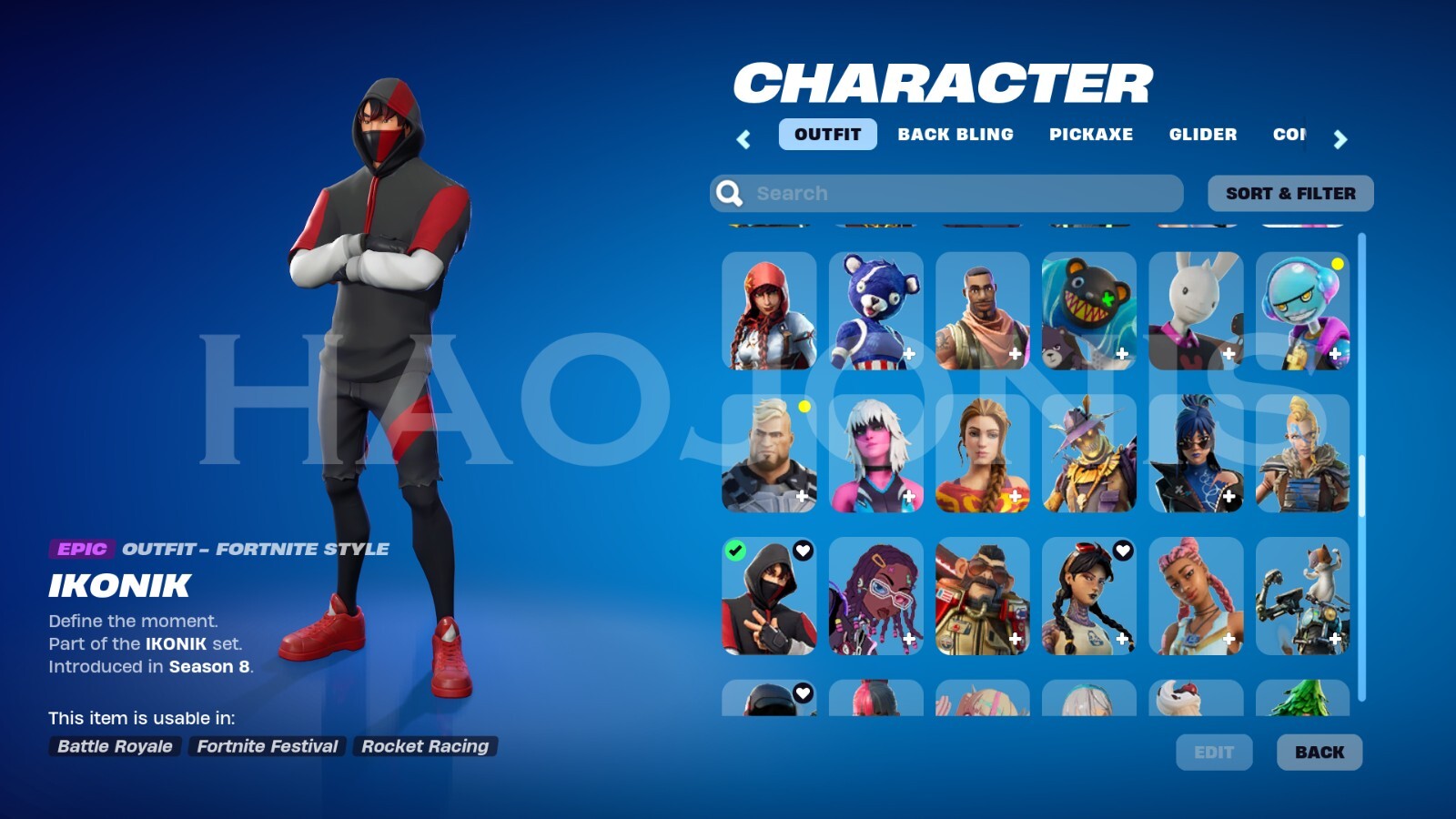The image size is (1456, 819).
Task: Switch to the PICKAXE tab
Action: point(1091,134)
